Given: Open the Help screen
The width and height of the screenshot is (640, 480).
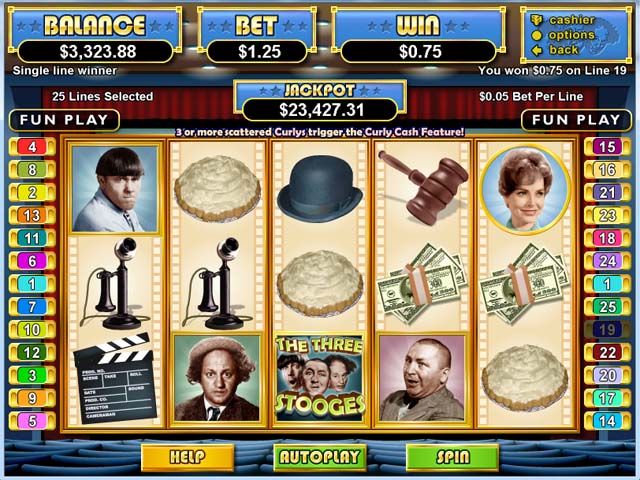Looking at the screenshot, I should click(x=187, y=457).
